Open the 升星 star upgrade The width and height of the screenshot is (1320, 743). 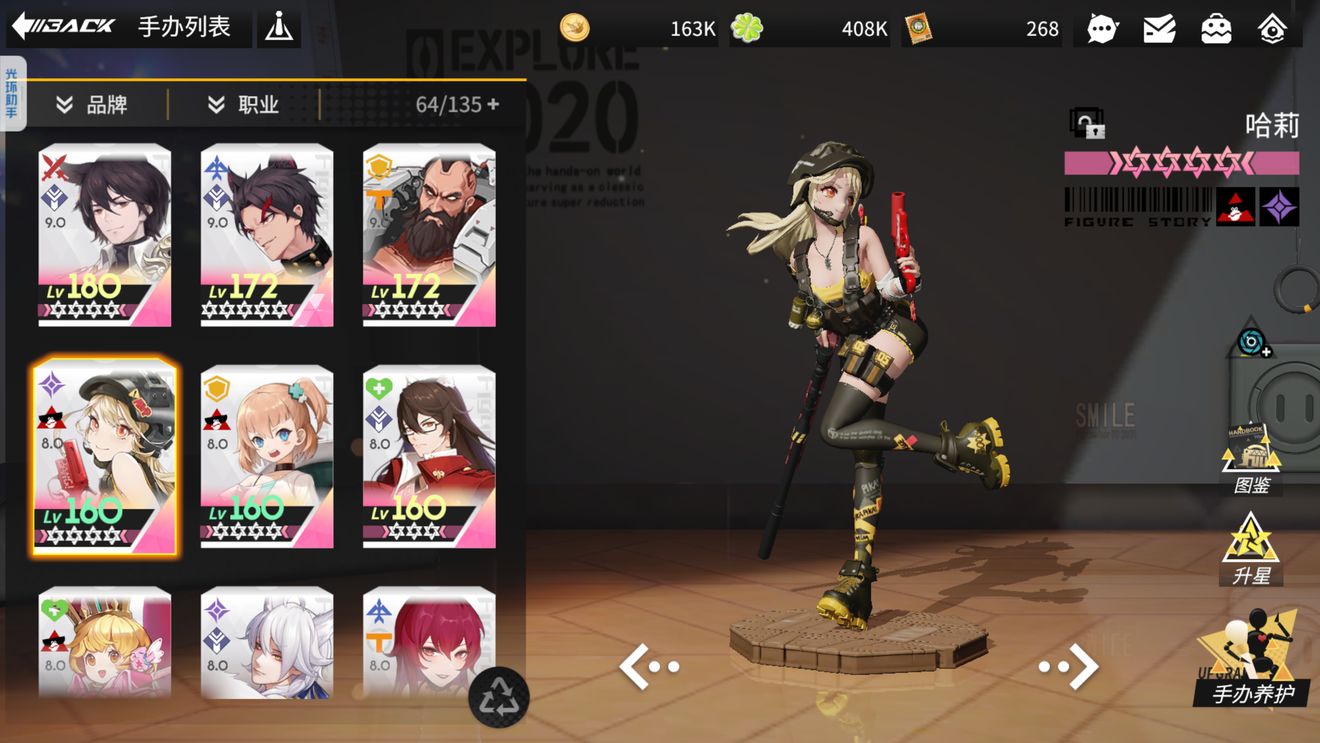[x=1251, y=549]
